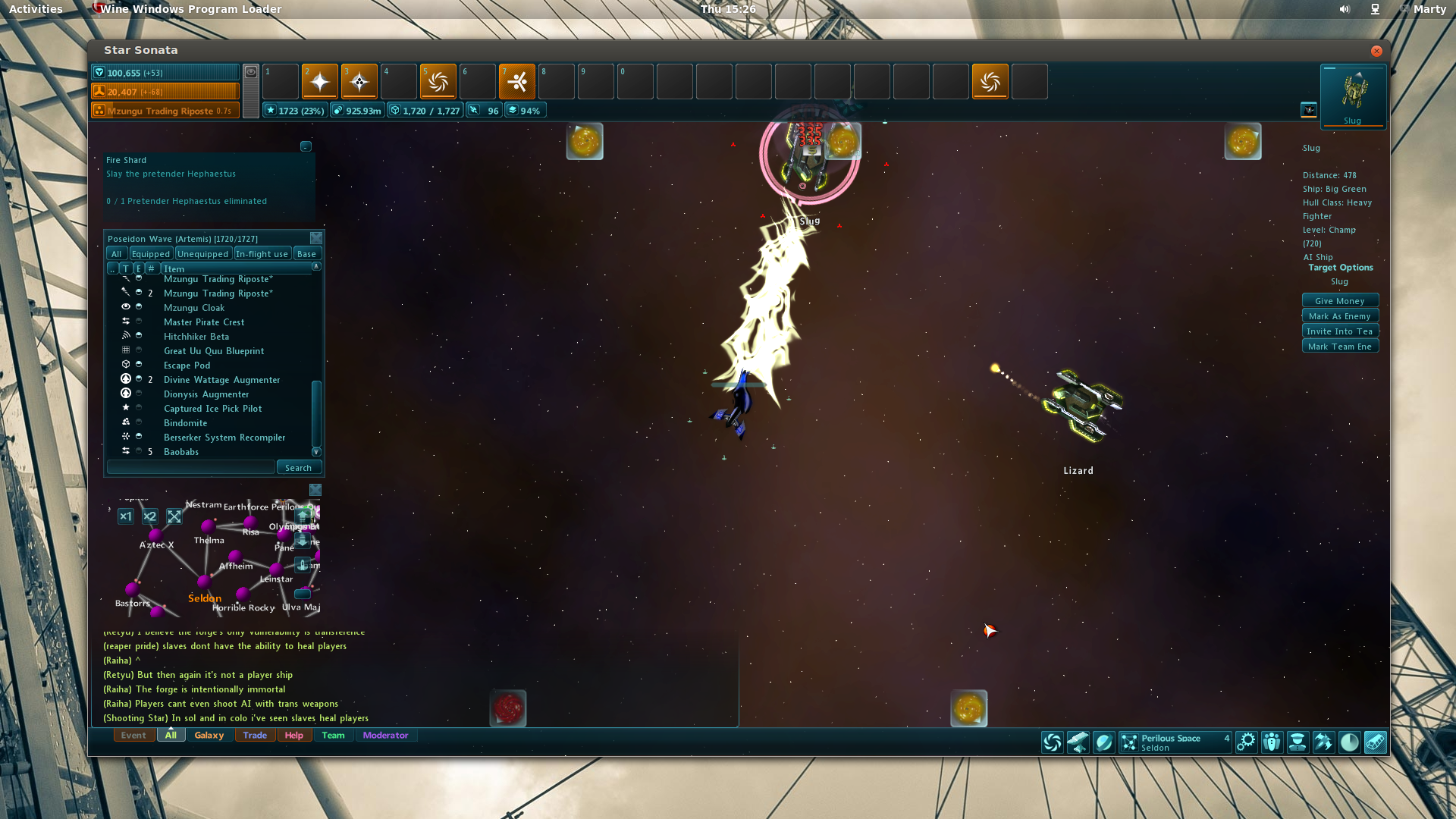Select the Thelma node on the galaxy map
The height and width of the screenshot is (819, 1456).
208,526
